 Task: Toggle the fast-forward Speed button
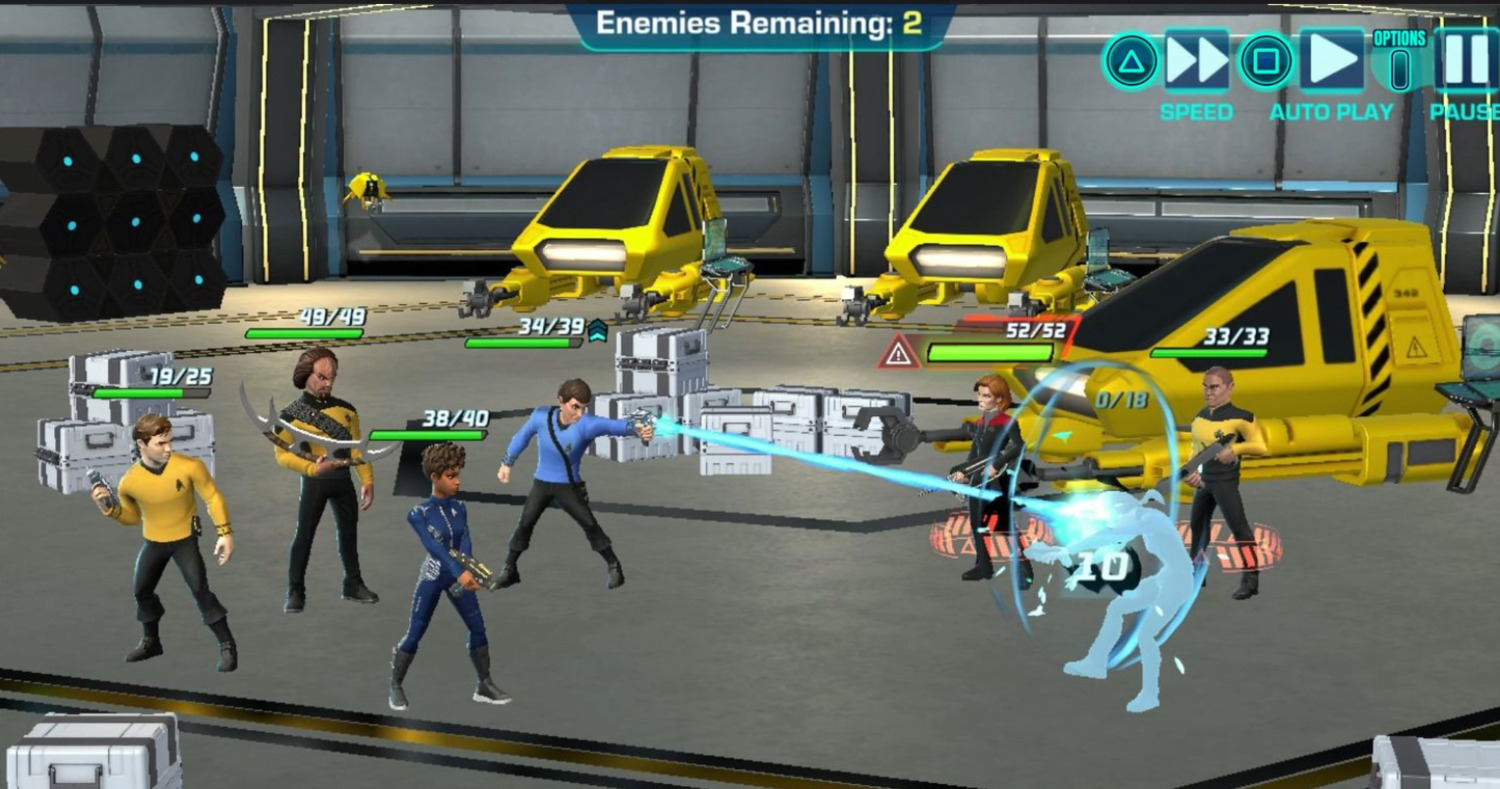click(1196, 62)
